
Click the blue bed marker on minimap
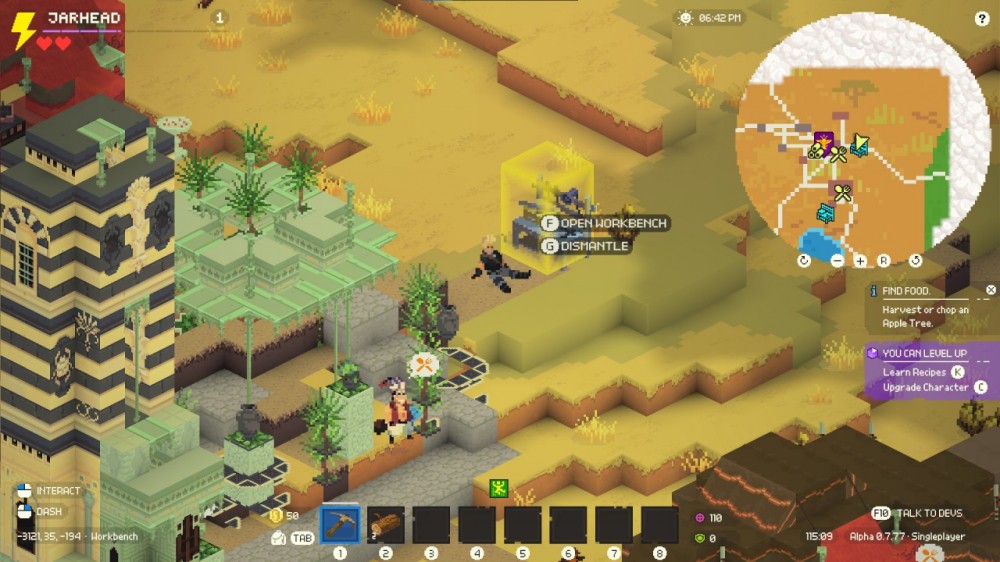[x=827, y=212]
